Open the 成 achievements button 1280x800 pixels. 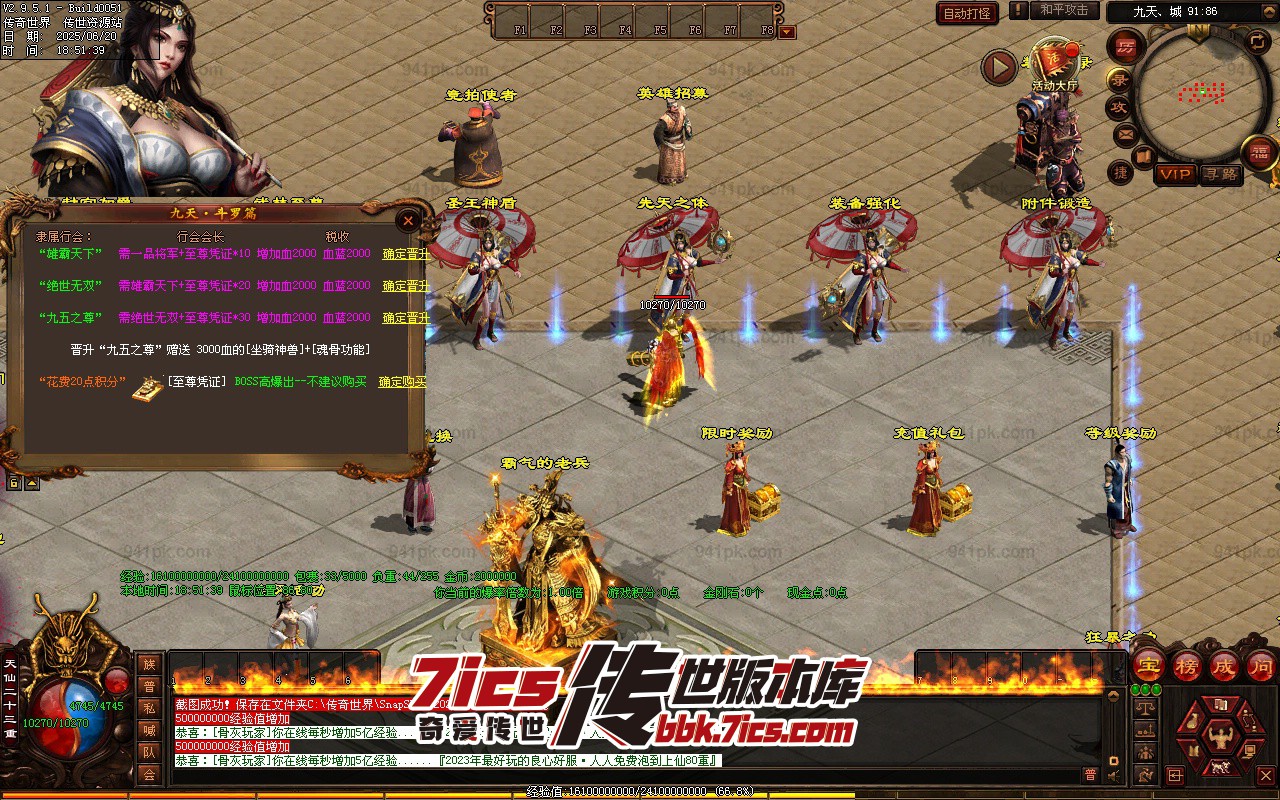[1224, 665]
